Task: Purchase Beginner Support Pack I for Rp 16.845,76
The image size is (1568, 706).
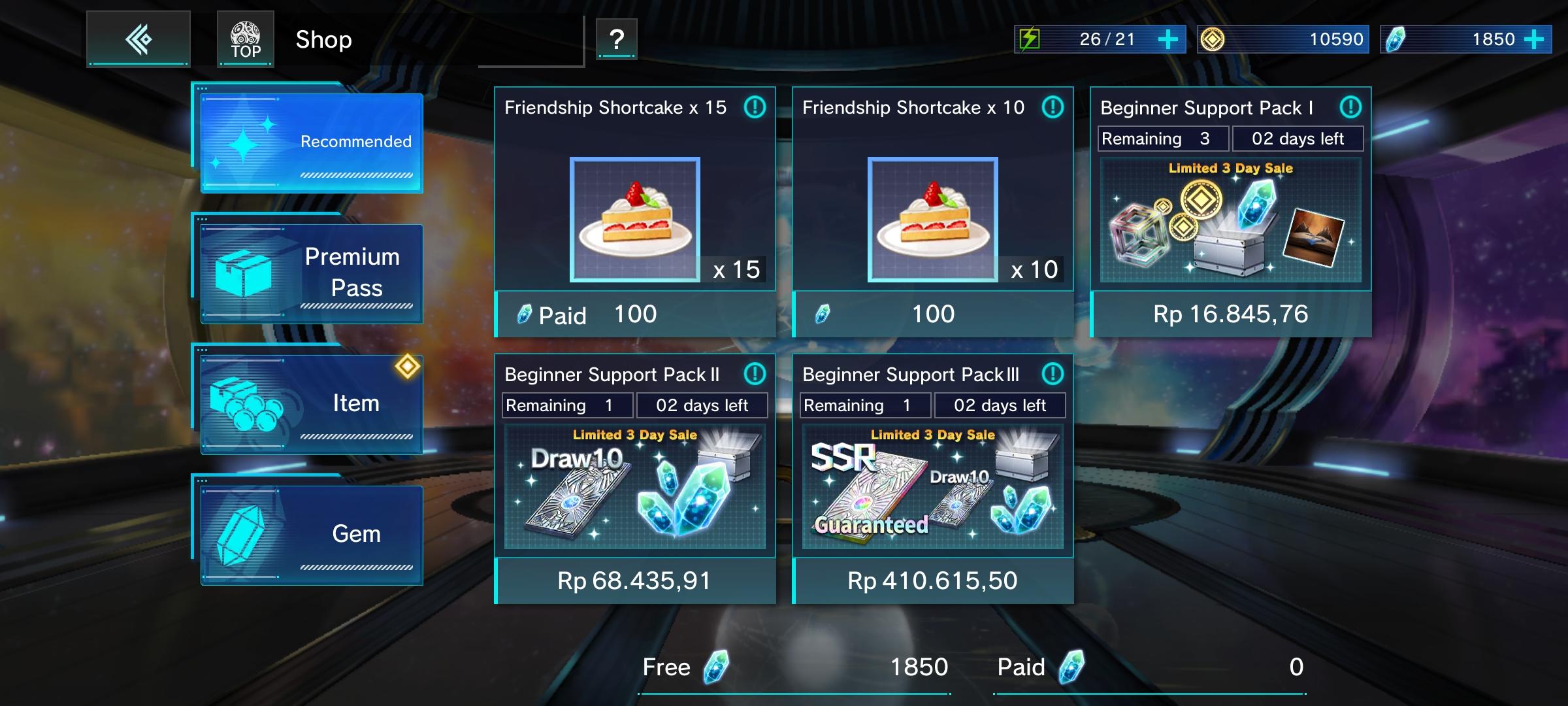Action: 1231,314
